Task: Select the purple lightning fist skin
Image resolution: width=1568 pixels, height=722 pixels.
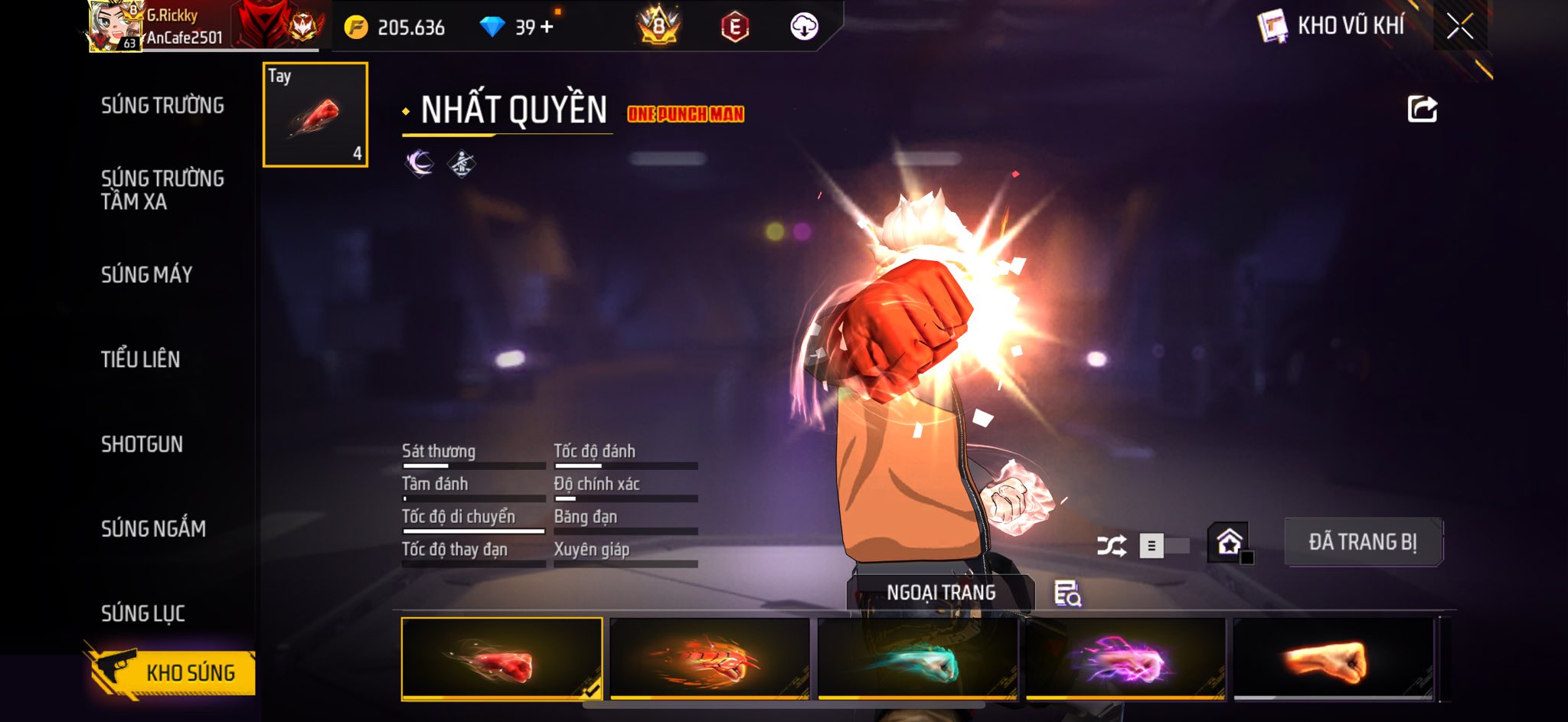Action: click(x=1125, y=659)
